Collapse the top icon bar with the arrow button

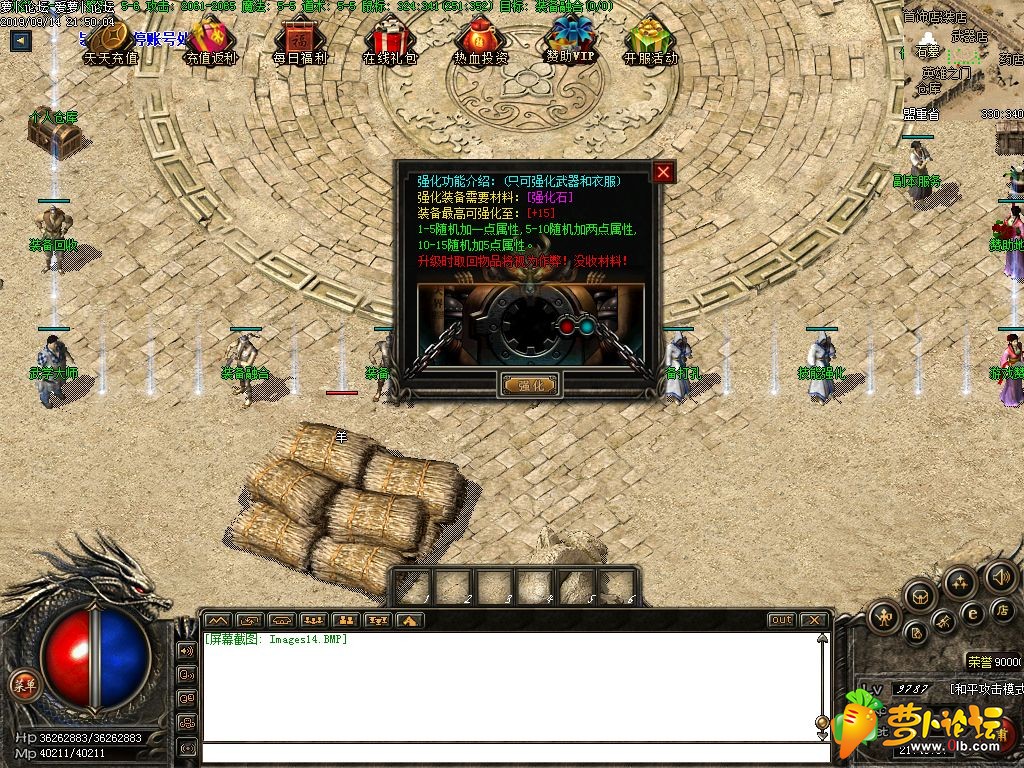21,41
